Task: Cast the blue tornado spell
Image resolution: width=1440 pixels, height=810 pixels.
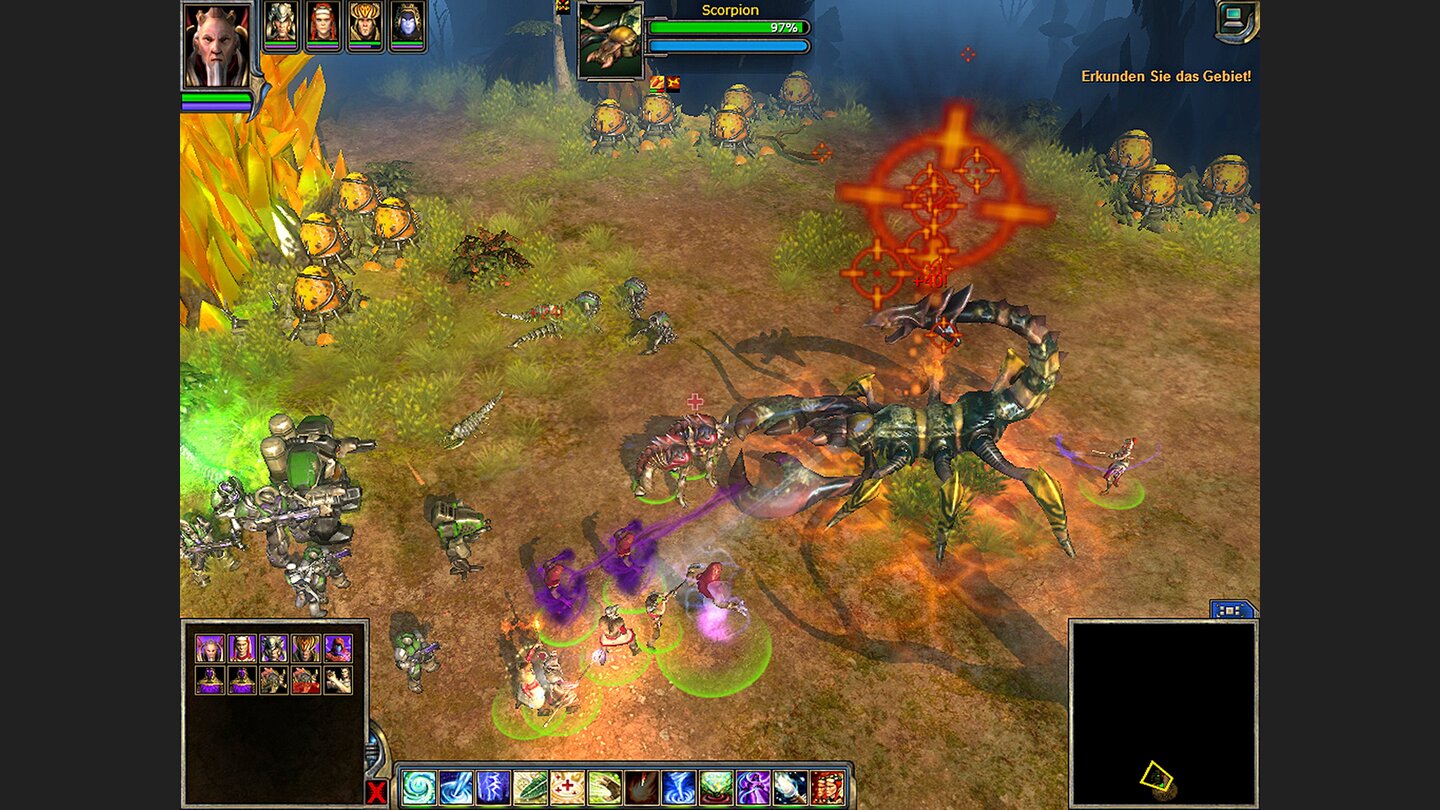Action: pos(679,788)
